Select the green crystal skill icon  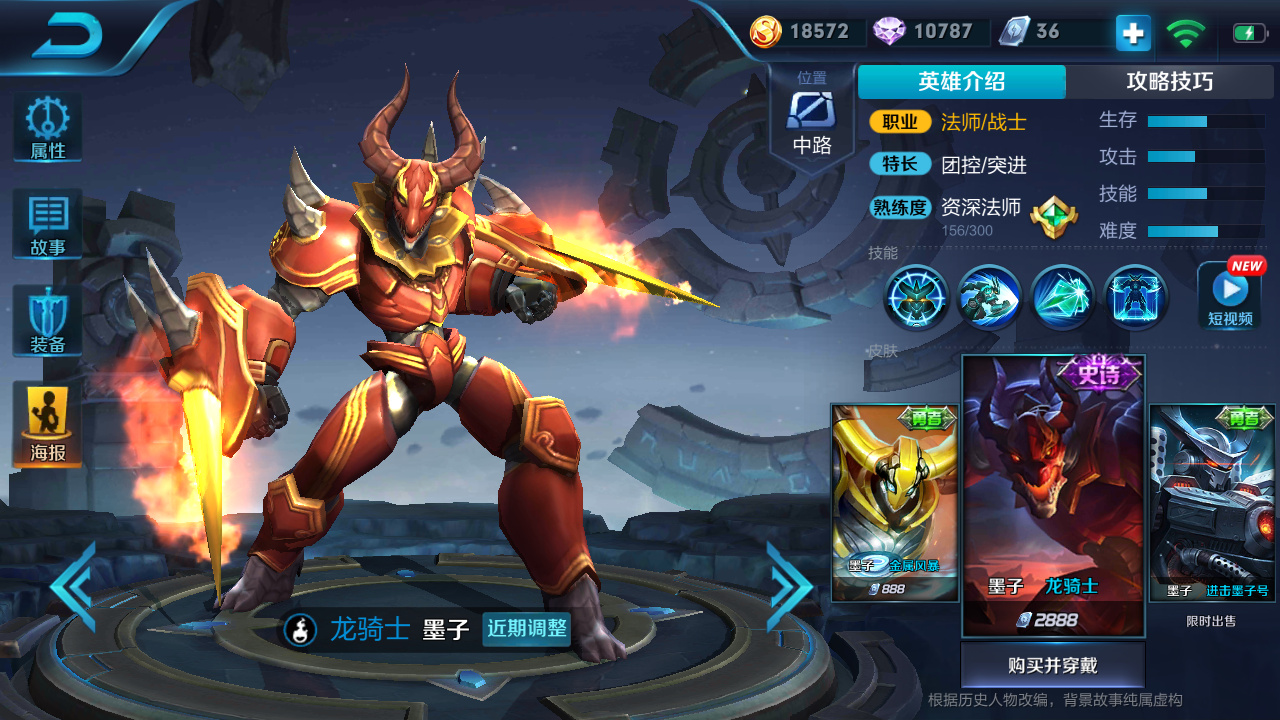pos(1062,297)
